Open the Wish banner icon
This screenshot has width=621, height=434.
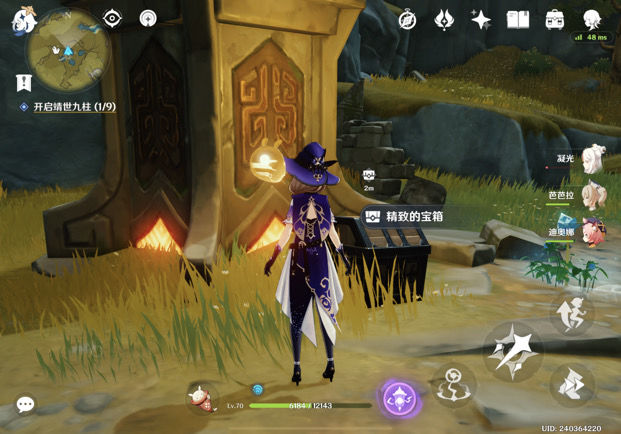pyautogui.click(x=444, y=20)
